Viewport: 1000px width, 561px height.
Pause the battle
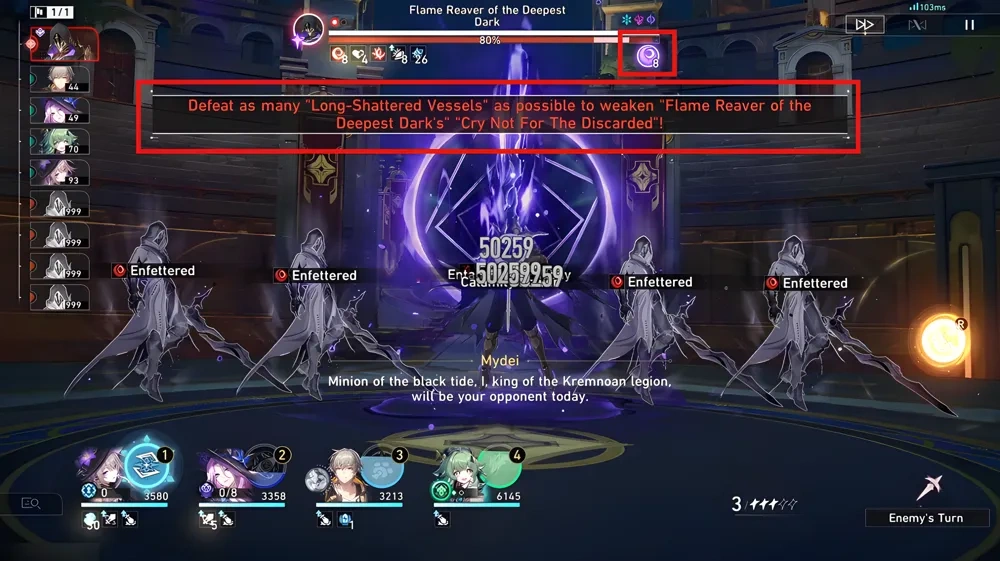(968, 25)
